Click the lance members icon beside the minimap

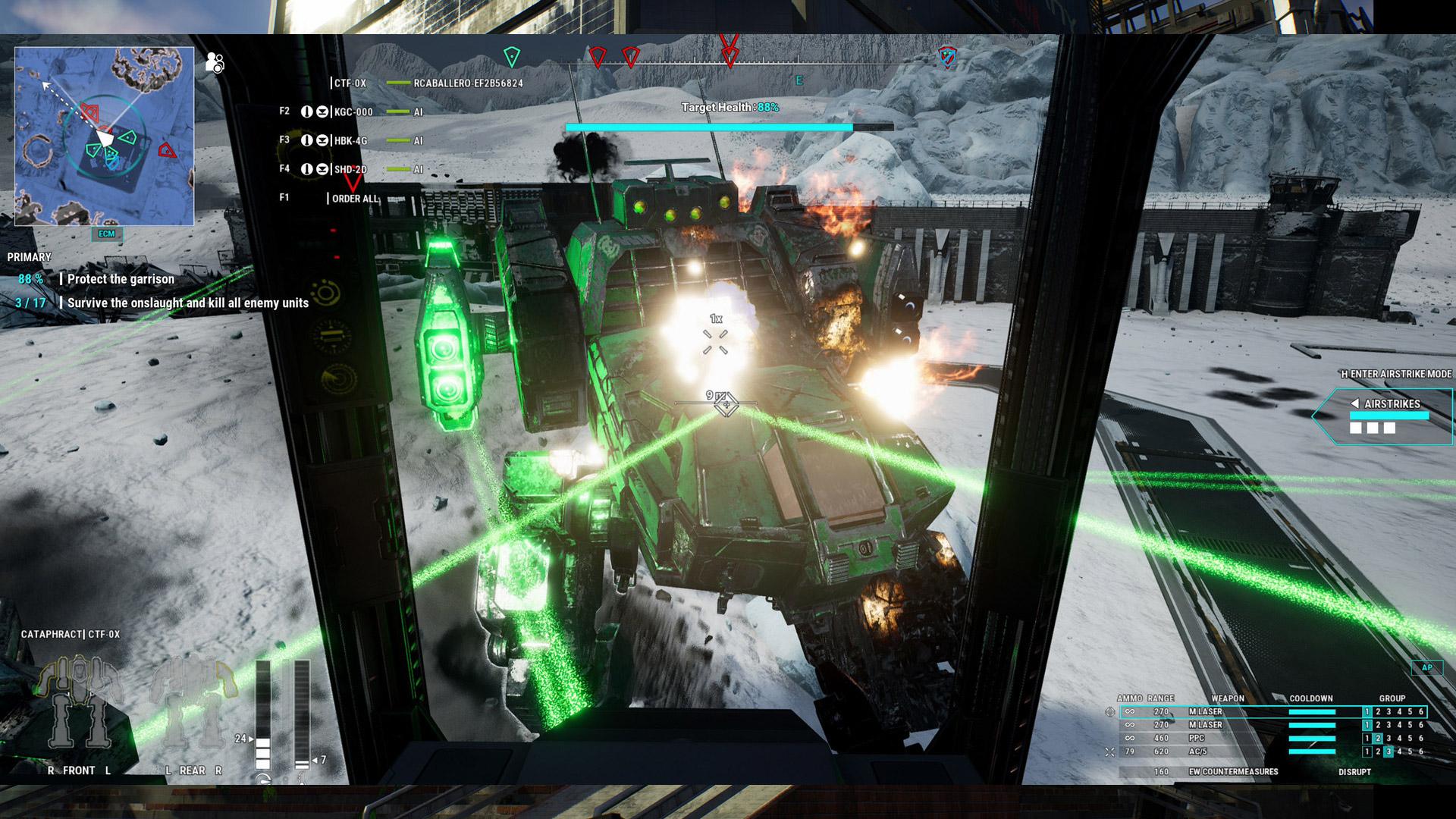pyautogui.click(x=215, y=63)
